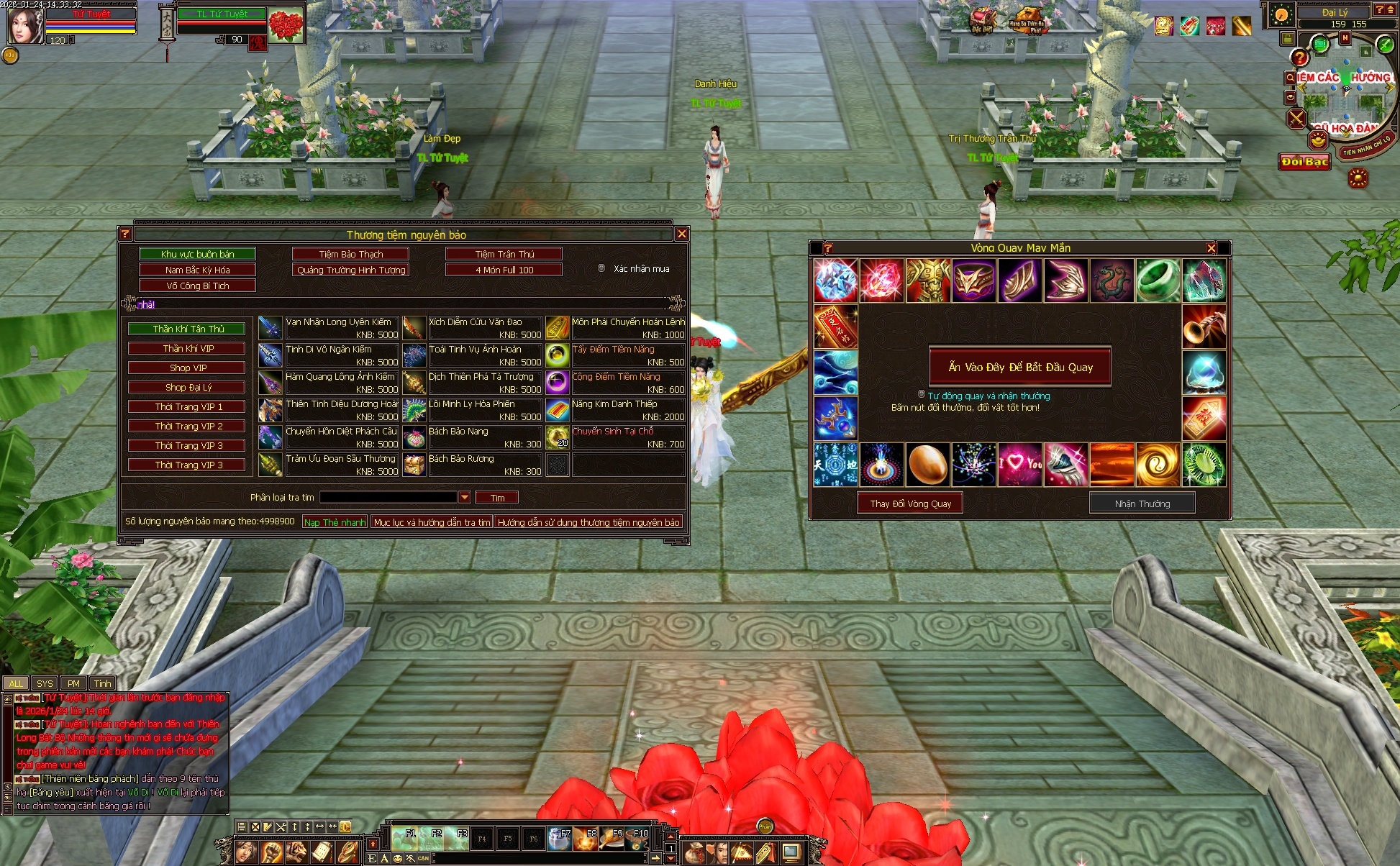
Task: Click the Tìm search button
Action: (497, 498)
